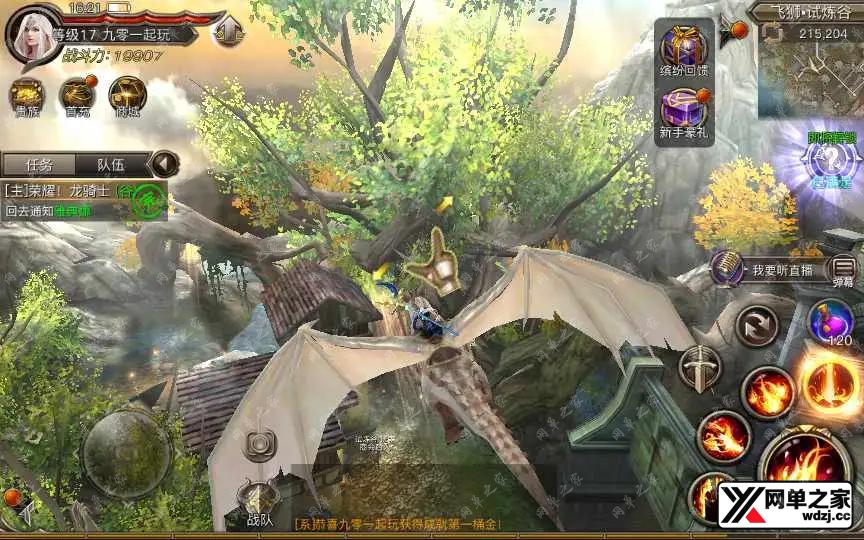This screenshot has height=540, width=864.
Task: Collapse the quest panel with the arrow
Action: pyautogui.click(x=163, y=164)
